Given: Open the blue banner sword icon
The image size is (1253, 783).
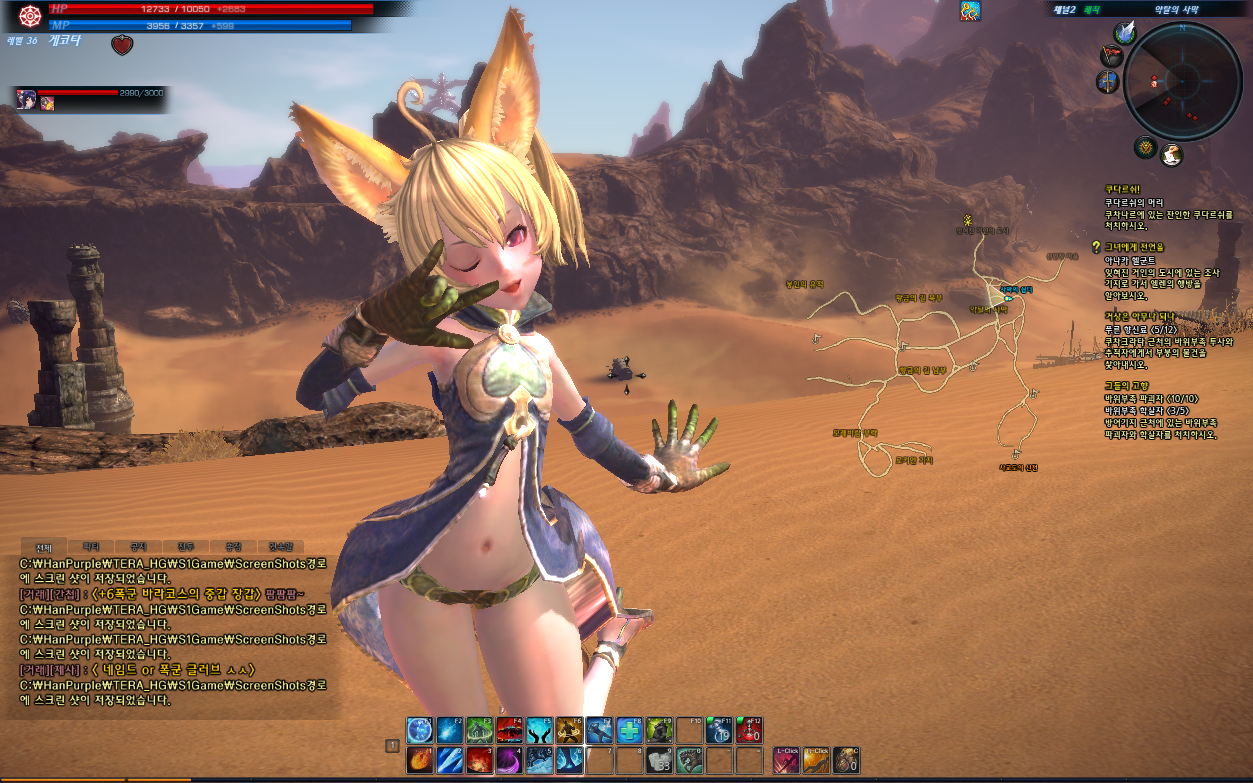Looking at the screenshot, I should coord(1108,82).
